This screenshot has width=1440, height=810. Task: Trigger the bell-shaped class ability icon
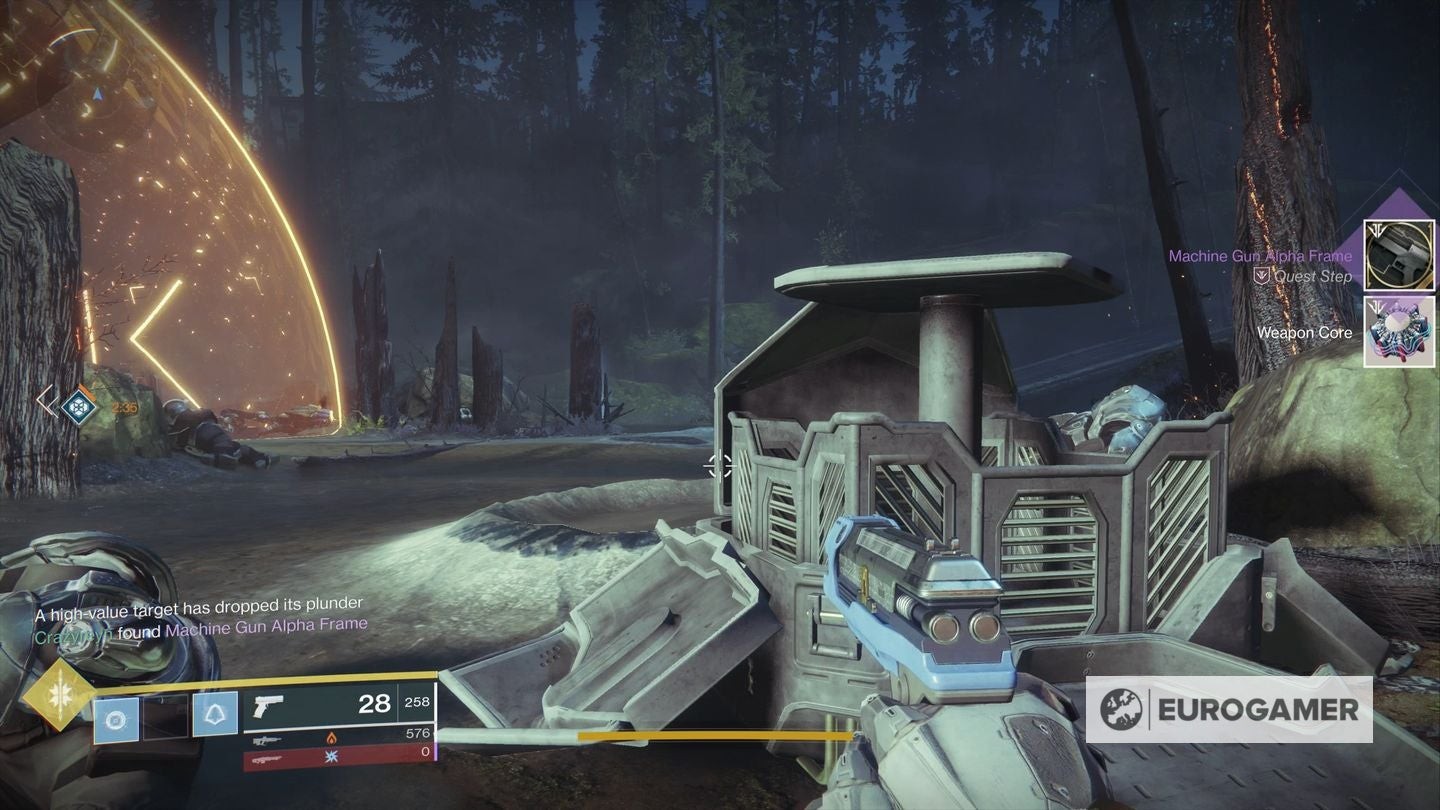pos(215,716)
